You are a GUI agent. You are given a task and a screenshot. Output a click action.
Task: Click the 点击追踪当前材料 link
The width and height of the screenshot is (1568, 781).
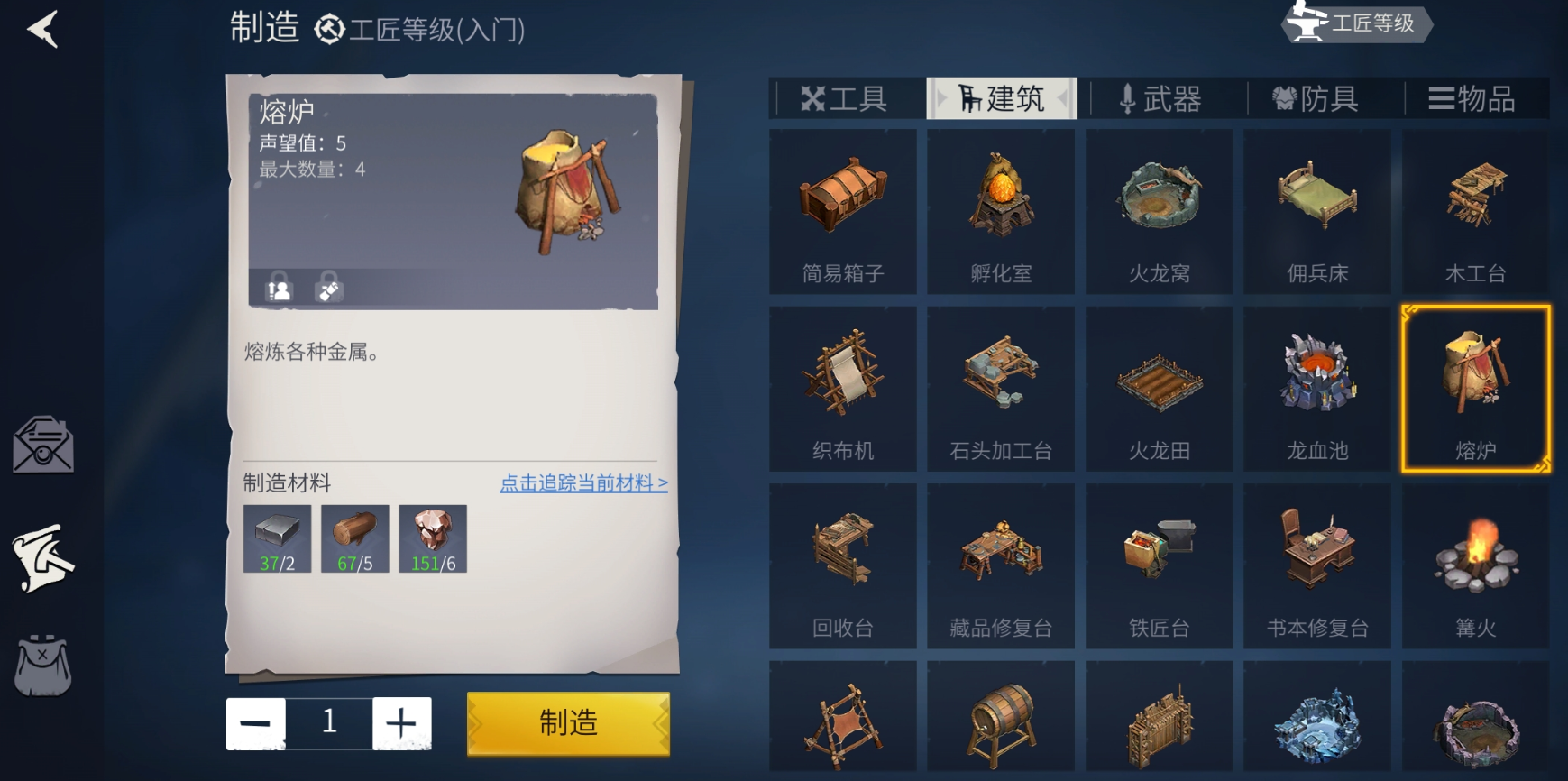tap(582, 483)
